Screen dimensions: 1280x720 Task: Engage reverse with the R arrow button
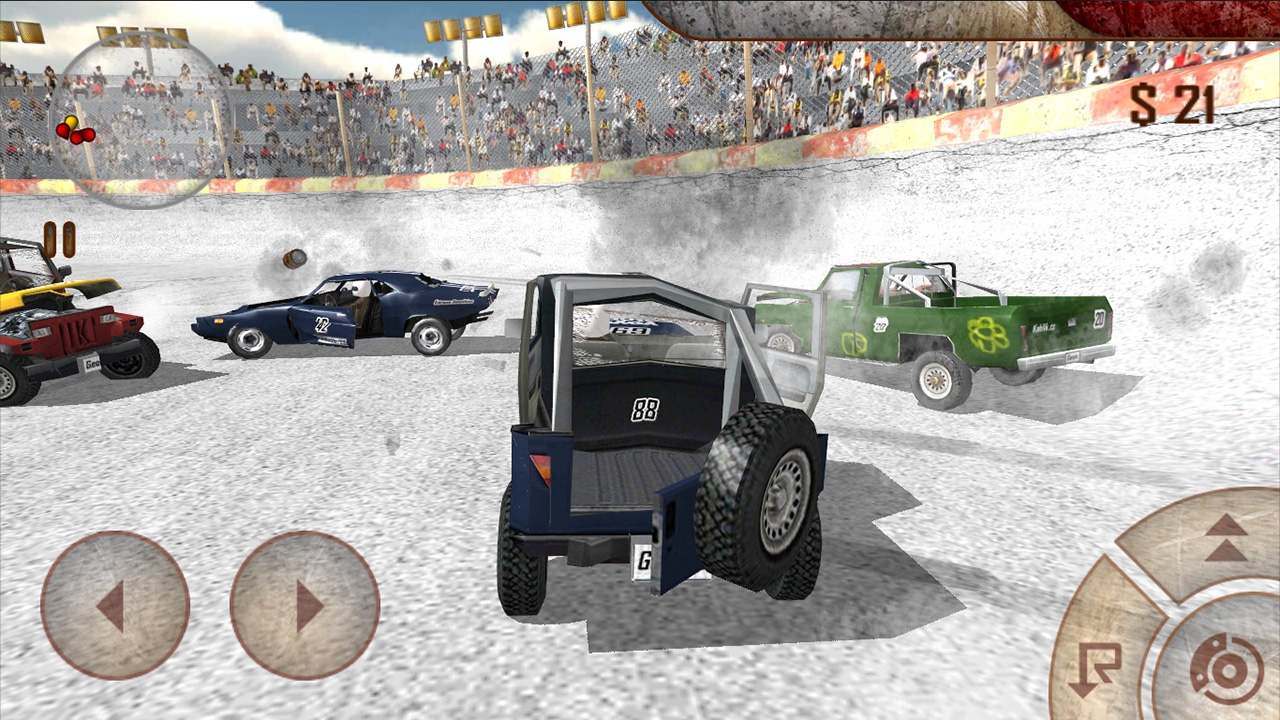[1096, 664]
